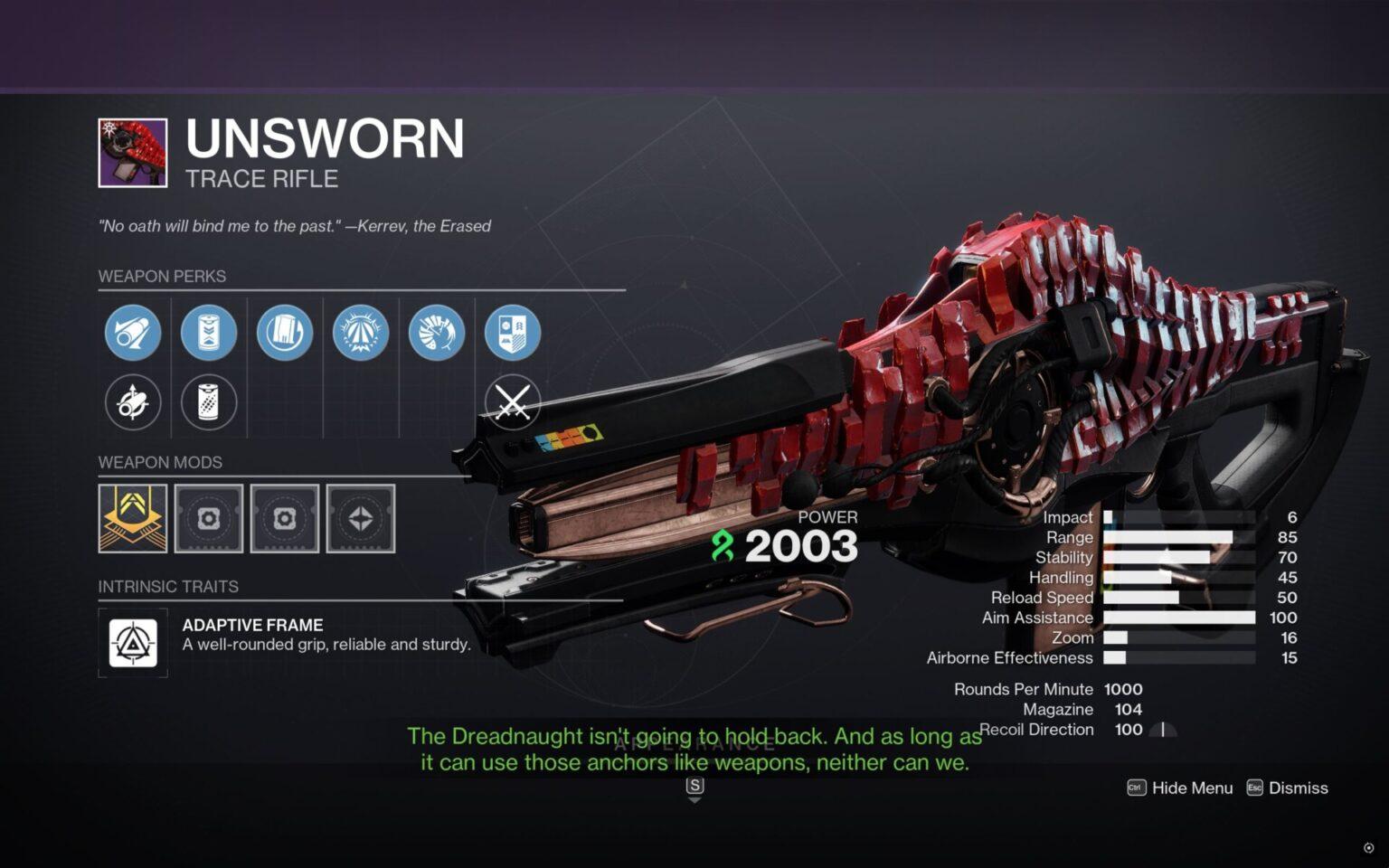Screen dimensions: 1389x868
Task: Choose the dotted battery perk option
Action: [x=209, y=402]
